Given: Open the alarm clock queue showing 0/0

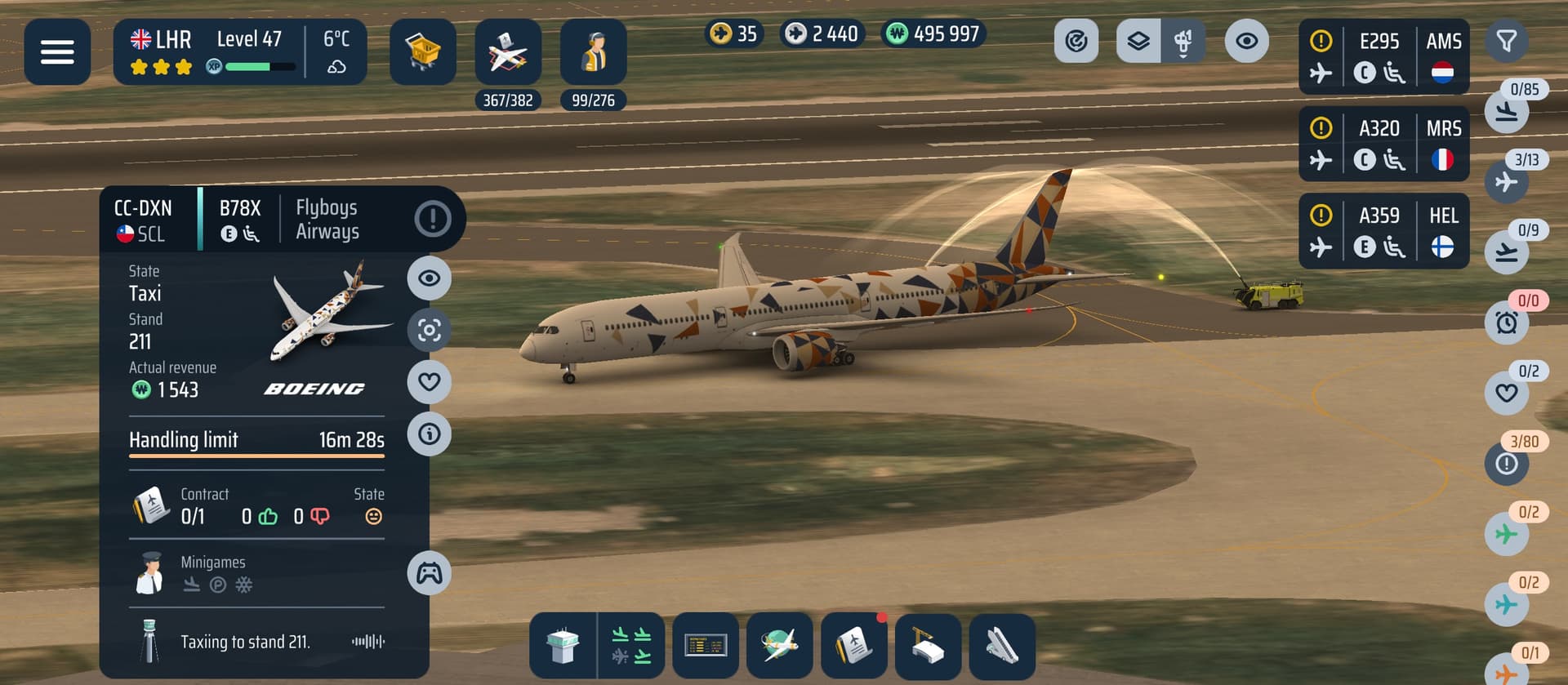Looking at the screenshot, I should [x=1507, y=322].
